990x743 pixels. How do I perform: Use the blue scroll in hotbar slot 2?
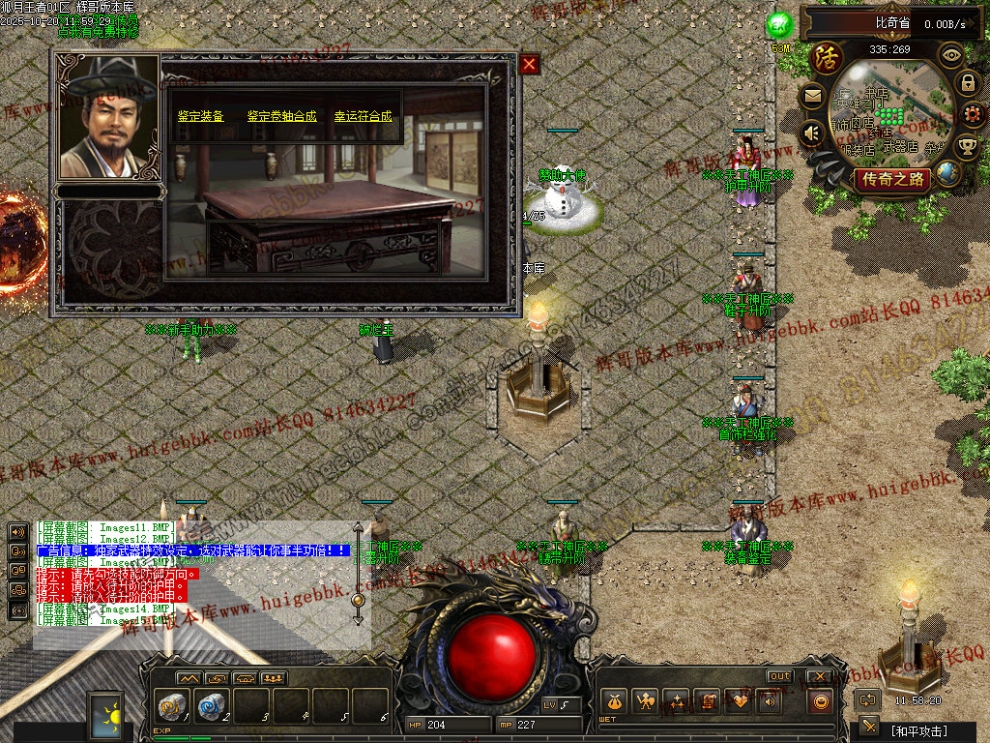click(212, 706)
